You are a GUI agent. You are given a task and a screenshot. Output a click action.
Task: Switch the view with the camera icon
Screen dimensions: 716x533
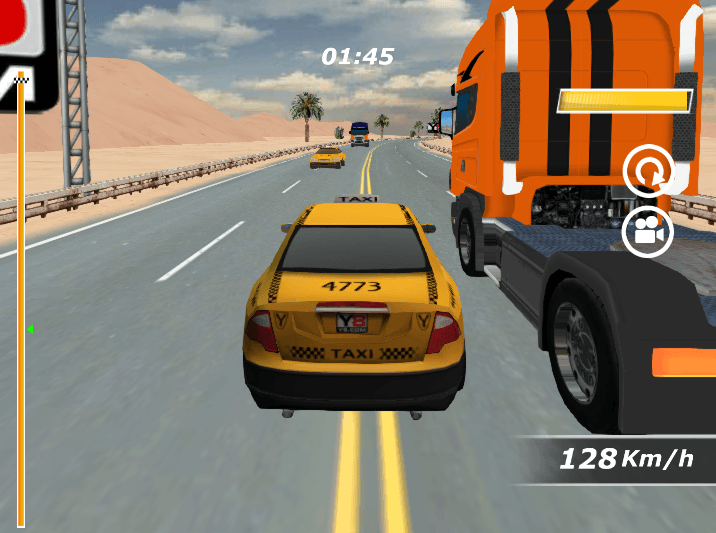[648, 232]
